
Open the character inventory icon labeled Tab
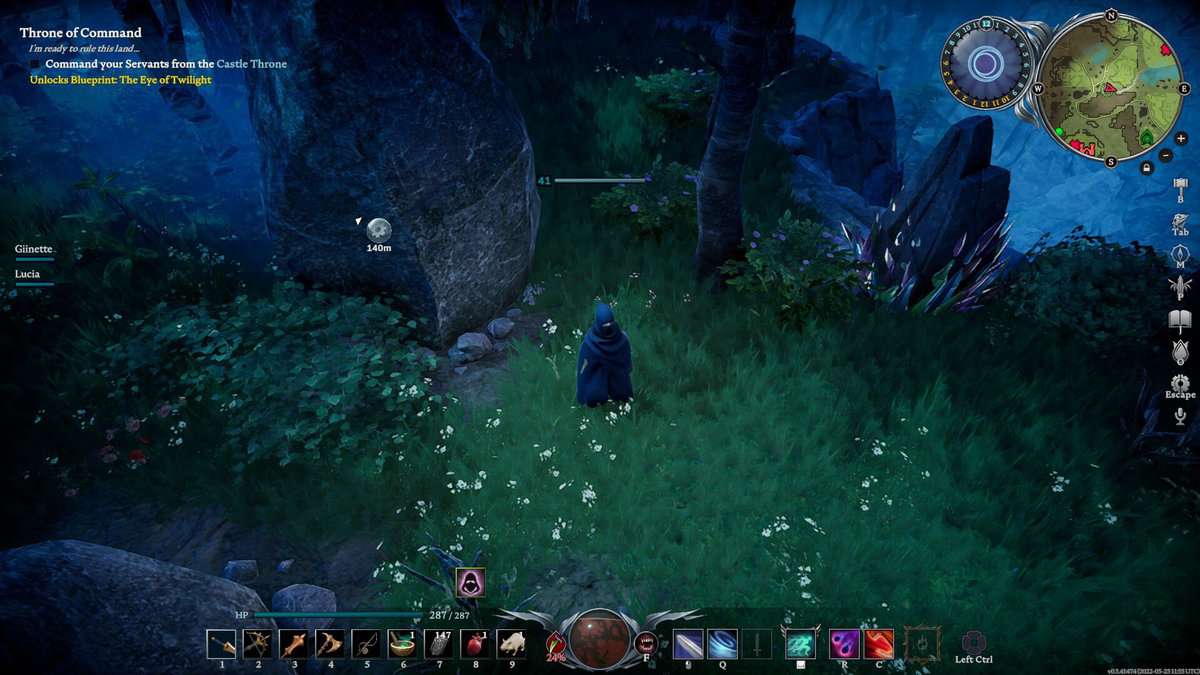1180,220
